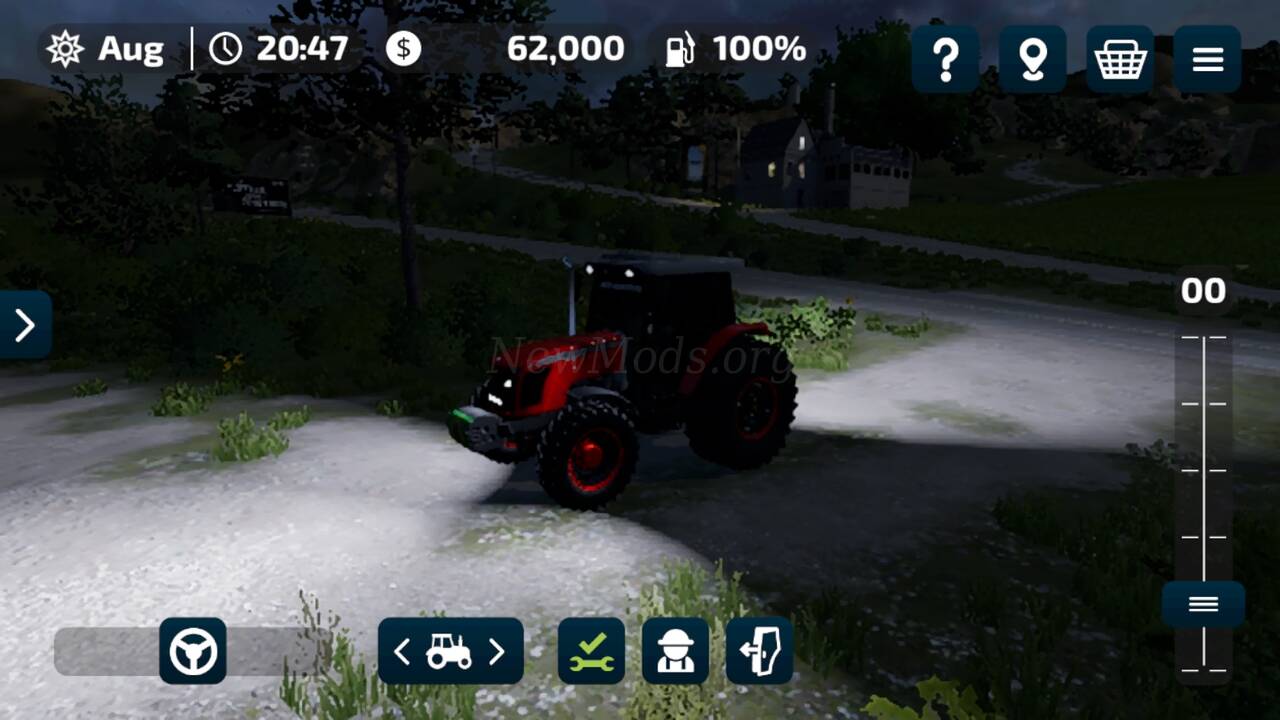This screenshot has width=1280, height=720.
Task: Switch to the next vehicle
Action: (497, 652)
